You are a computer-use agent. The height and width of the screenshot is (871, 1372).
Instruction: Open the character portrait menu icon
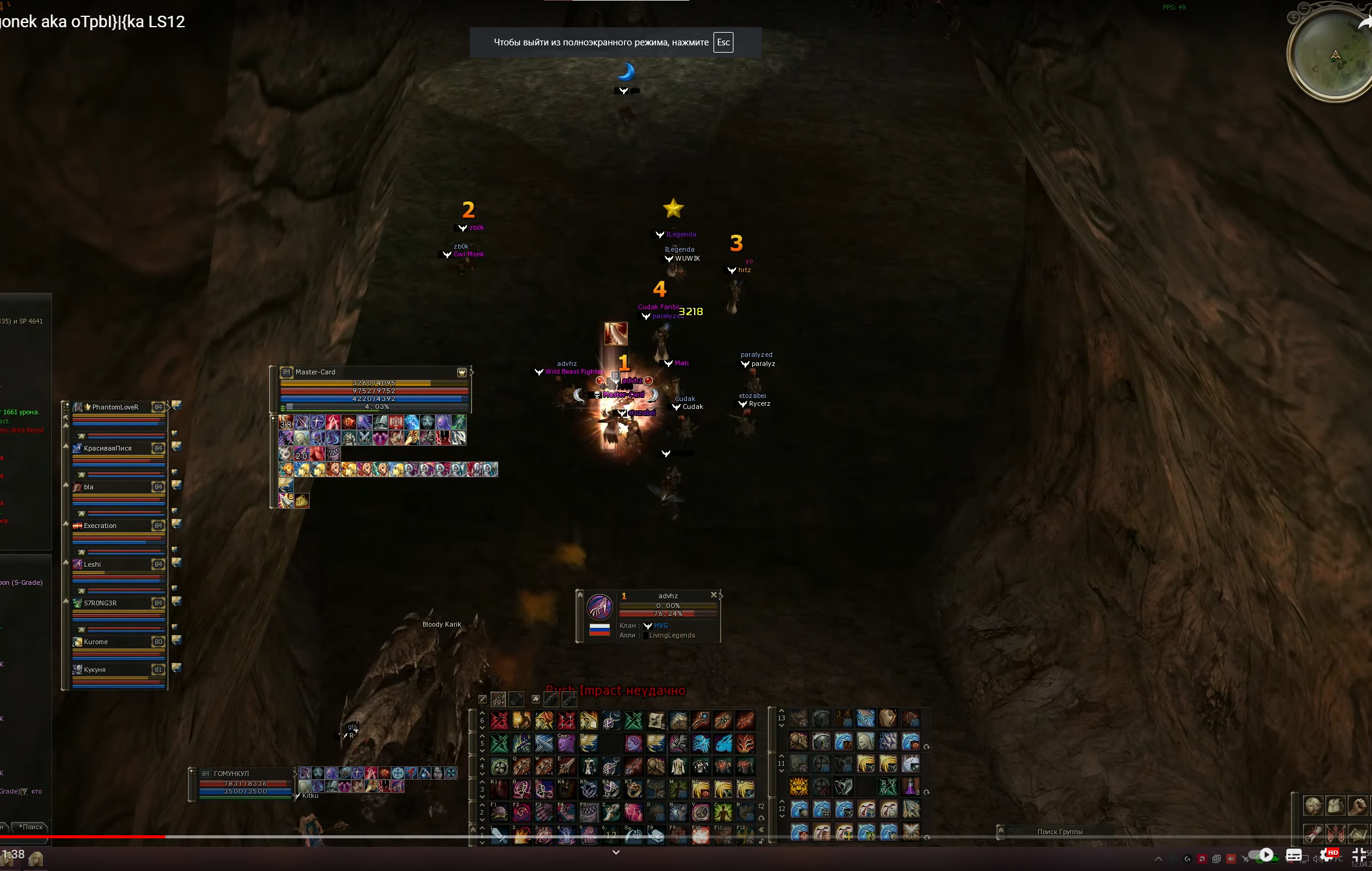(x=1312, y=806)
